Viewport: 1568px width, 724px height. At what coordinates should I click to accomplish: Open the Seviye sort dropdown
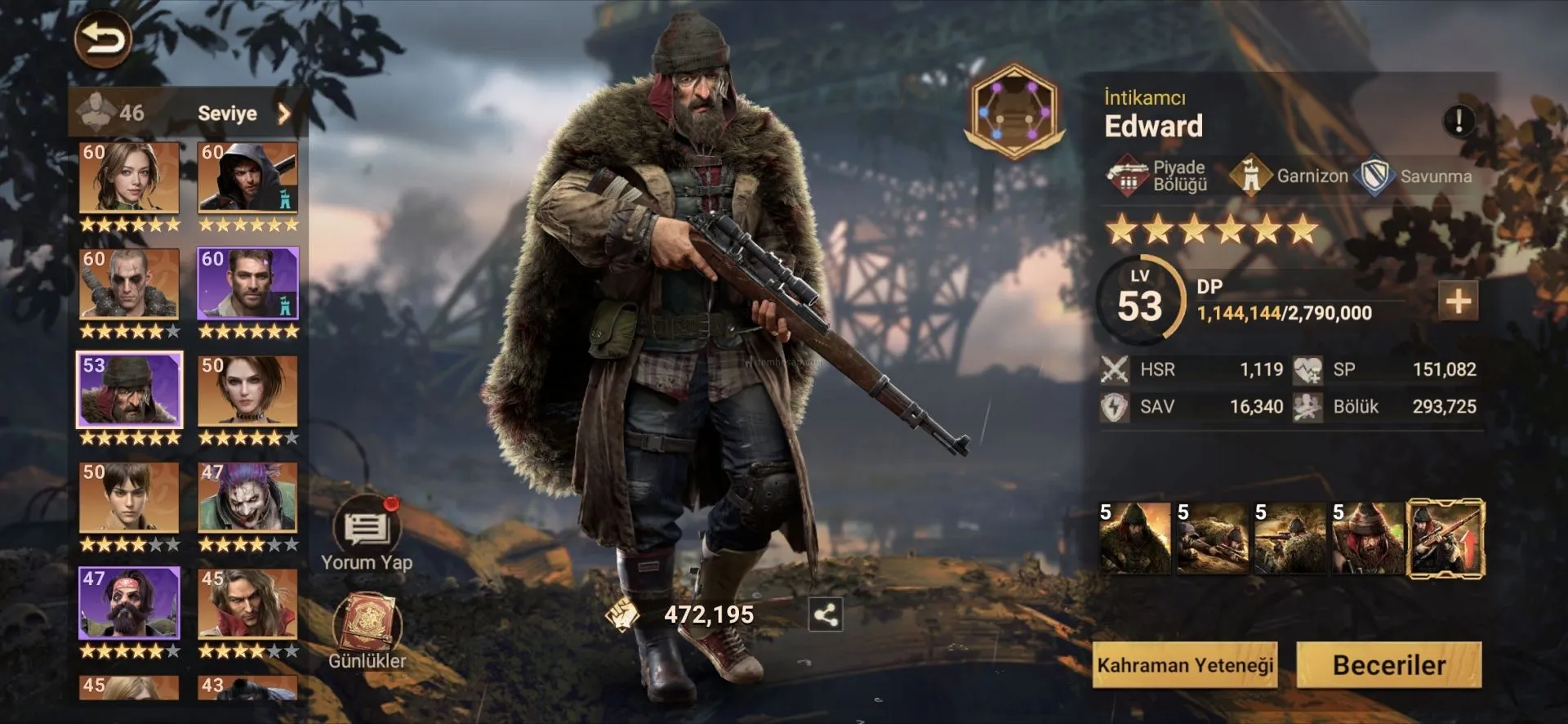pos(243,114)
